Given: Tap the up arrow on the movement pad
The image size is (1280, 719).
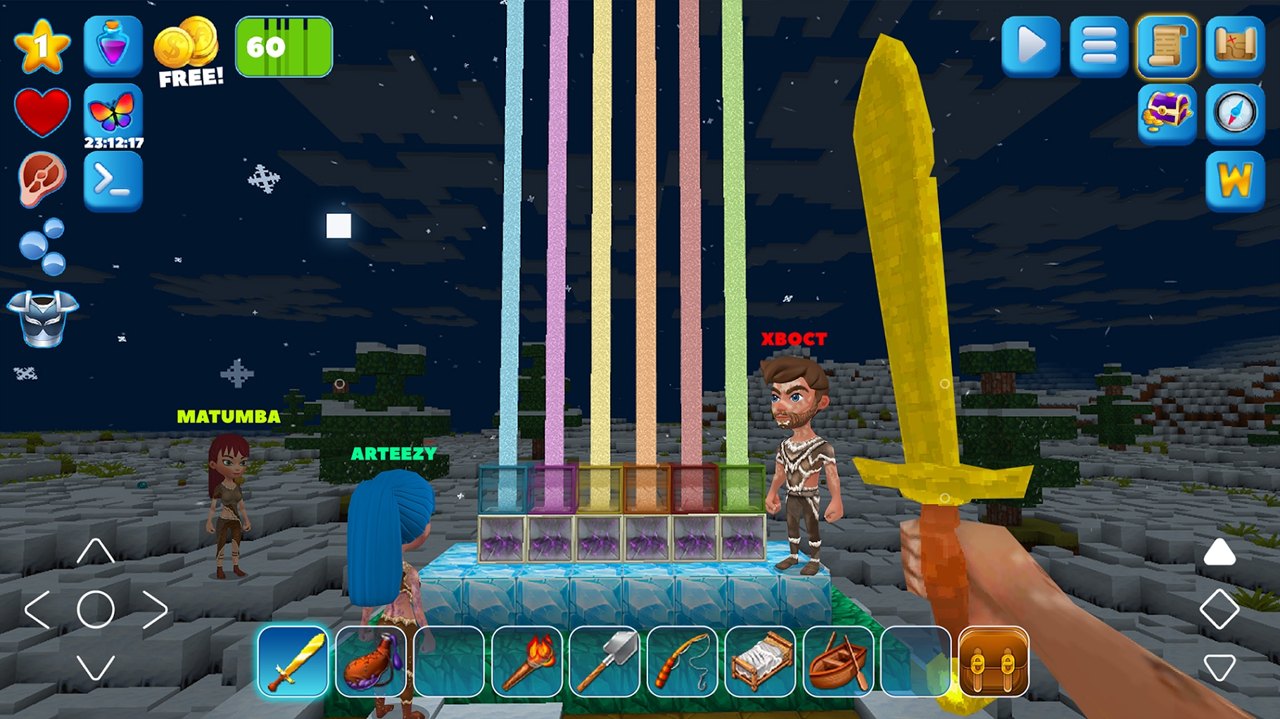Looking at the screenshot, I should pyautogui.click(x=95, y=551).
